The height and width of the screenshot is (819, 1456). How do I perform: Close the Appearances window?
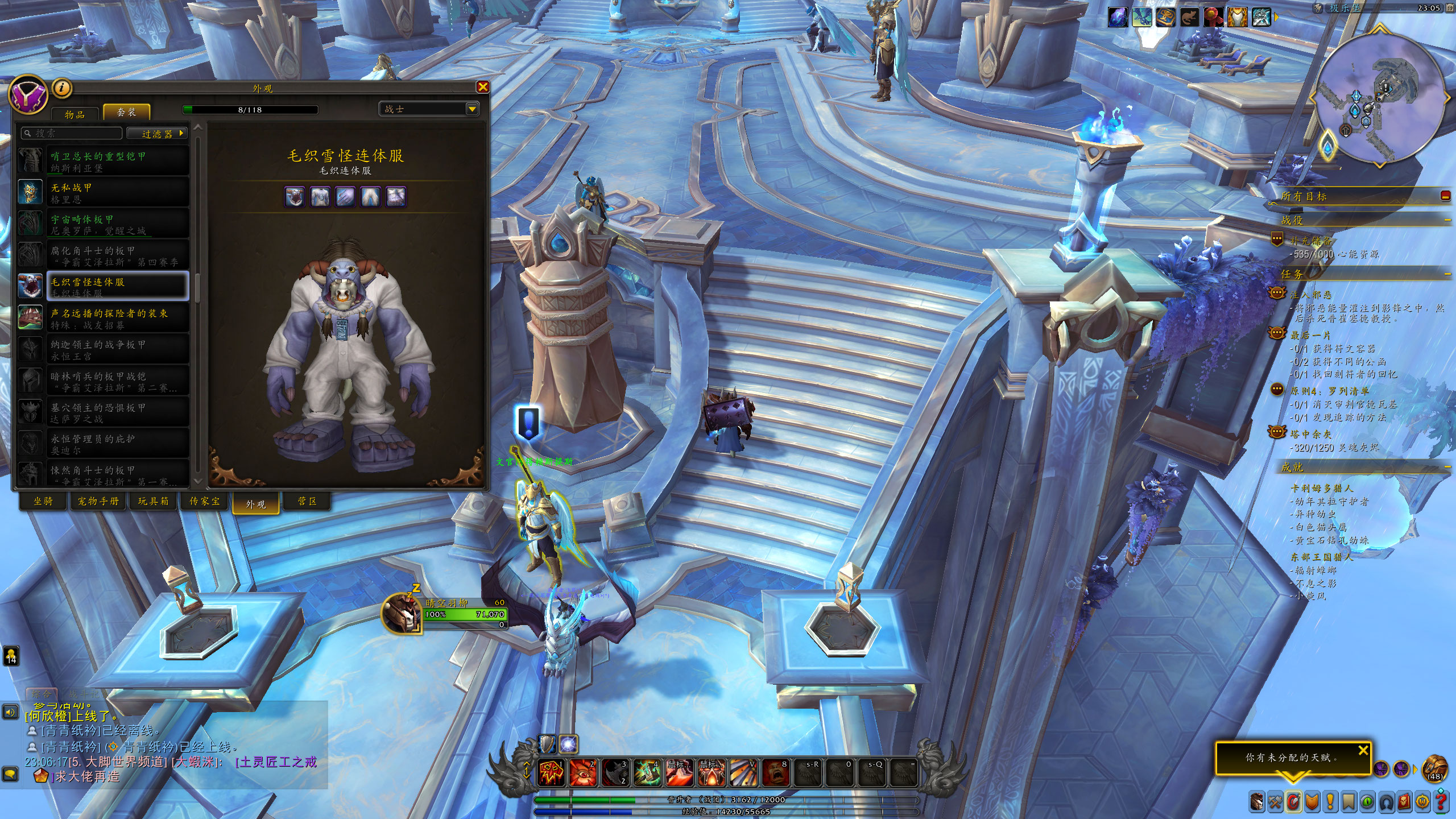[x=483, y=87]
